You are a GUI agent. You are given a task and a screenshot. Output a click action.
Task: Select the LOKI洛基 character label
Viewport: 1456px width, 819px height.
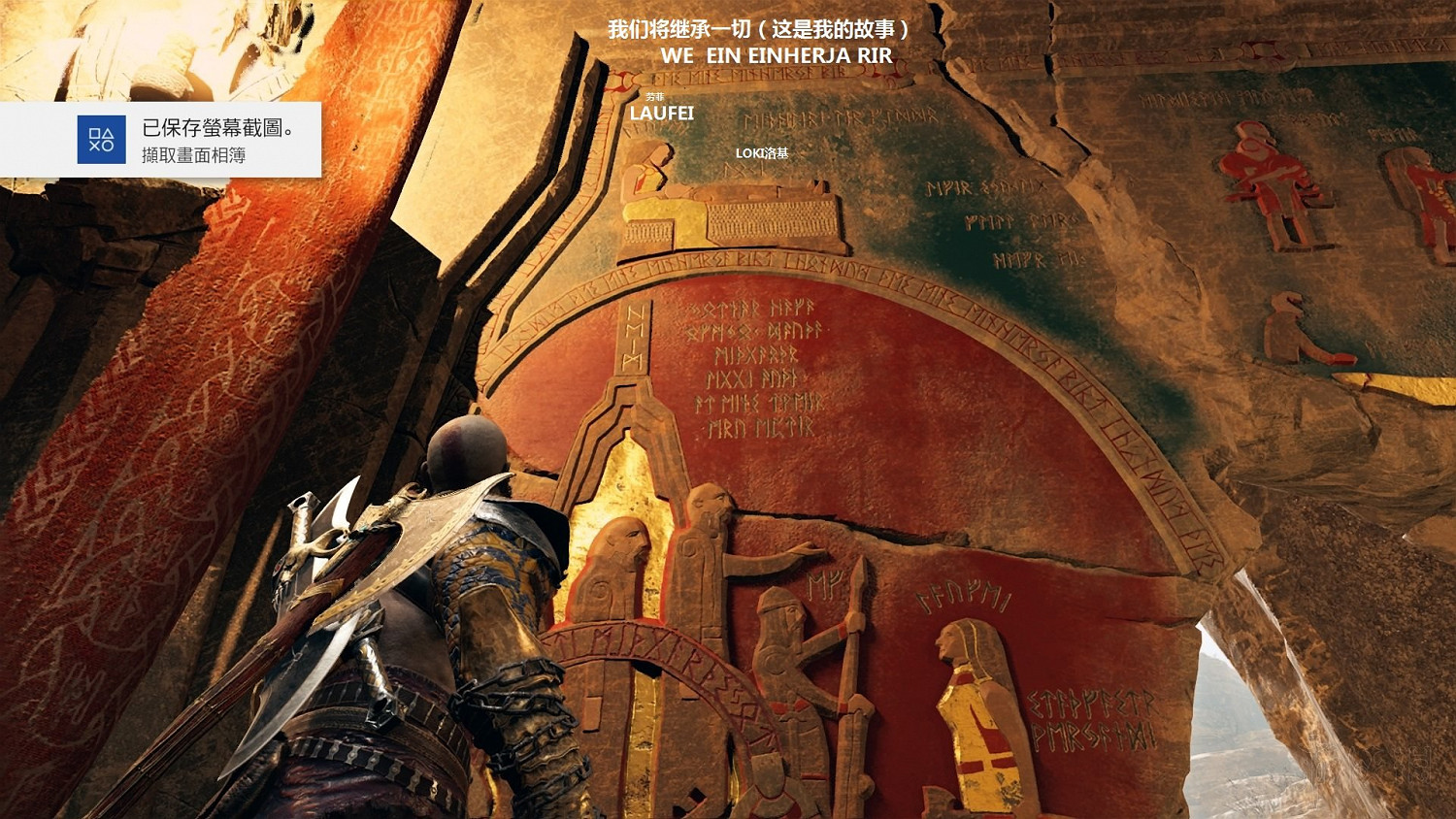pos(763,154)
